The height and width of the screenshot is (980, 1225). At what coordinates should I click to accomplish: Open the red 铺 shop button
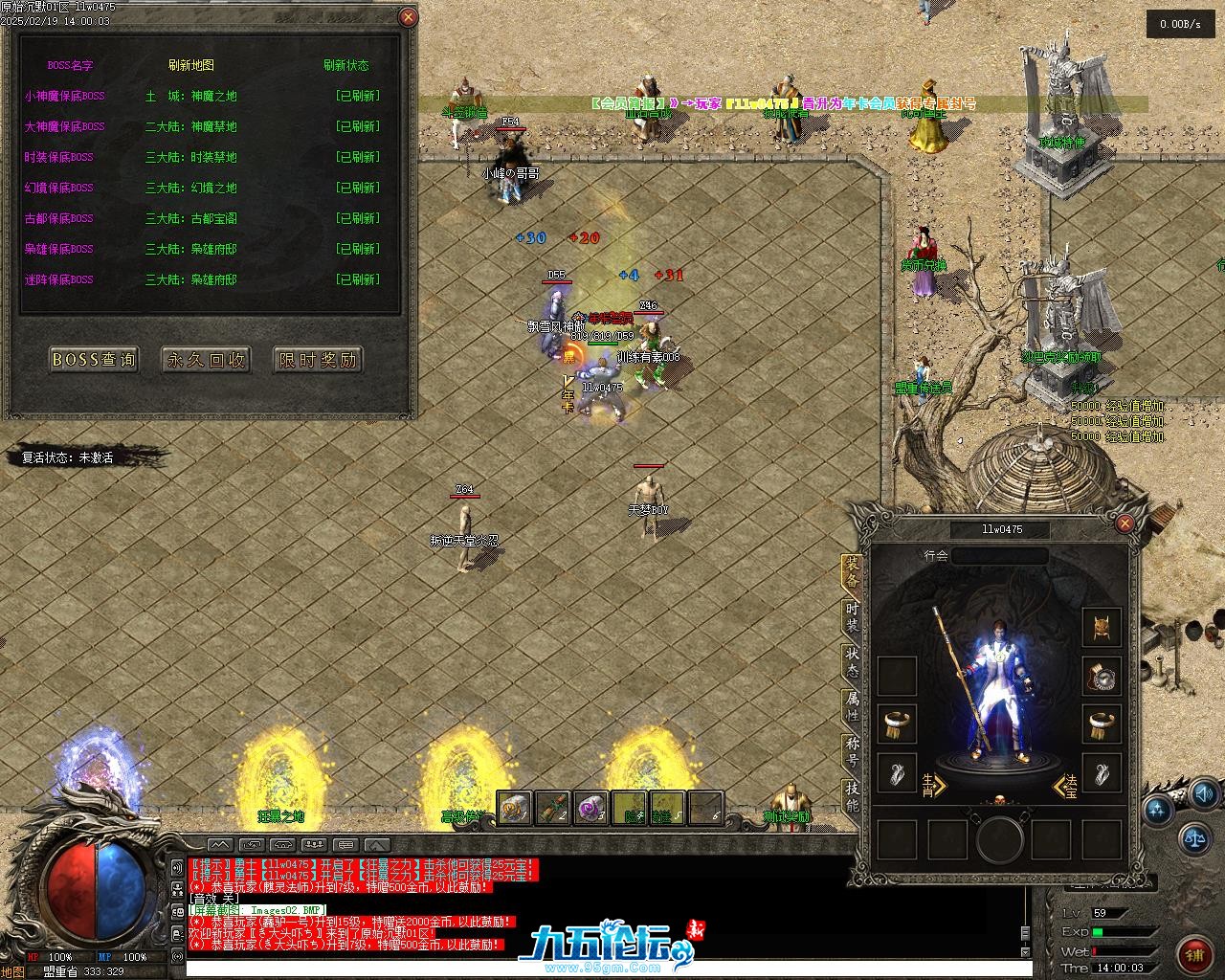(1194, 953)
